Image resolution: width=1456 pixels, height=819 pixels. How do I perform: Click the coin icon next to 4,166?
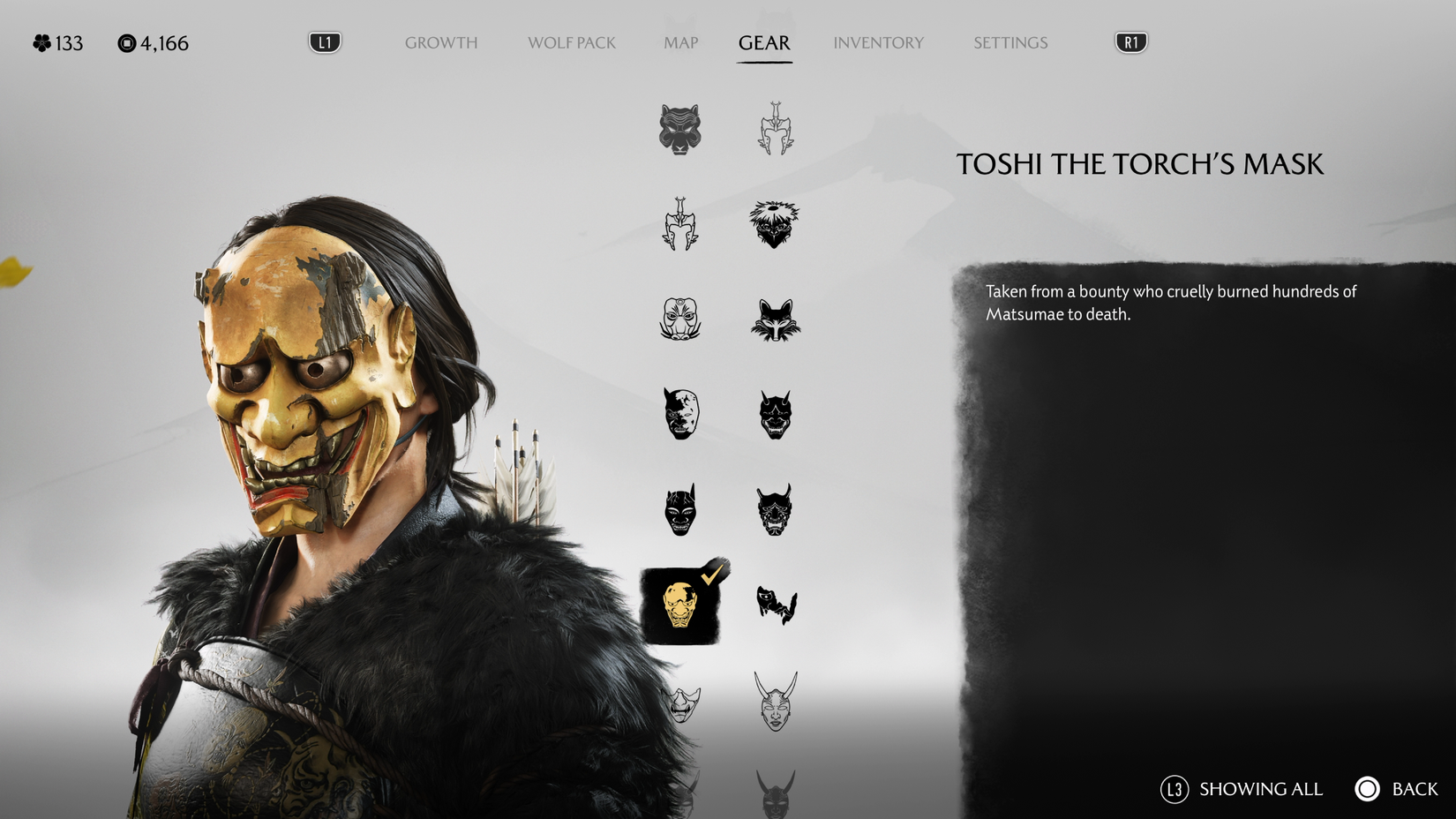[x=128, y=42]
